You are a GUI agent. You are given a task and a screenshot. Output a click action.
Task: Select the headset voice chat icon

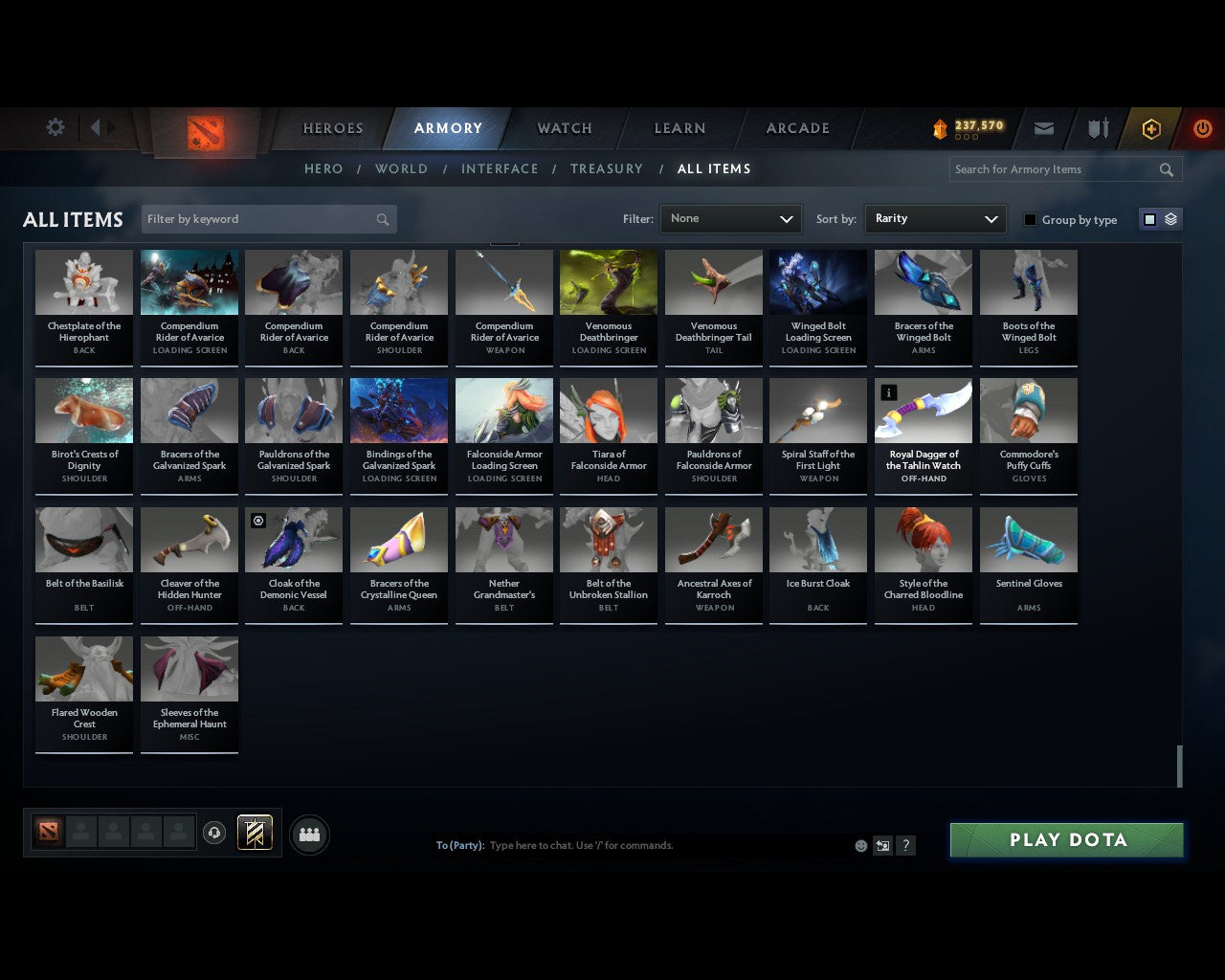click(214, 834)
